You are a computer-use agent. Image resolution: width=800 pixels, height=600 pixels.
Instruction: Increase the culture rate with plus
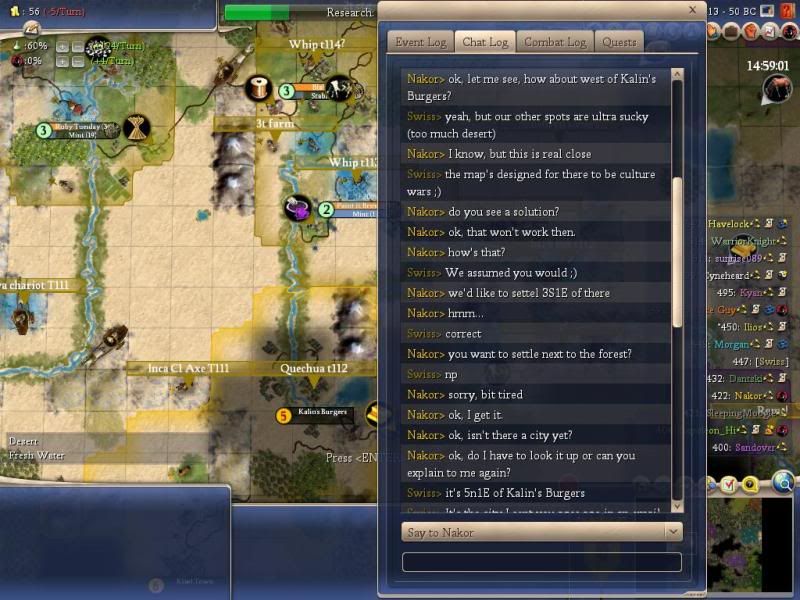click(x=62, y=60)
